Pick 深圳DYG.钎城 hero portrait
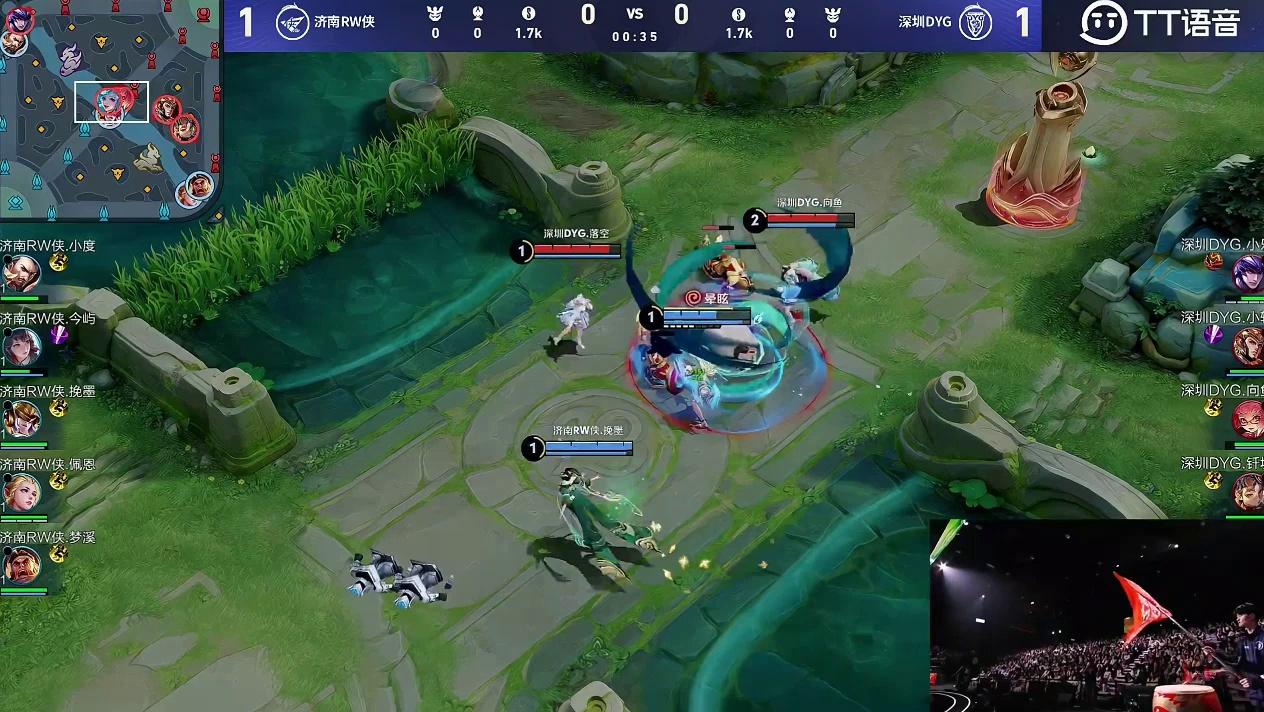This screenshot has width=1264, height=712. coord(1248,491)
